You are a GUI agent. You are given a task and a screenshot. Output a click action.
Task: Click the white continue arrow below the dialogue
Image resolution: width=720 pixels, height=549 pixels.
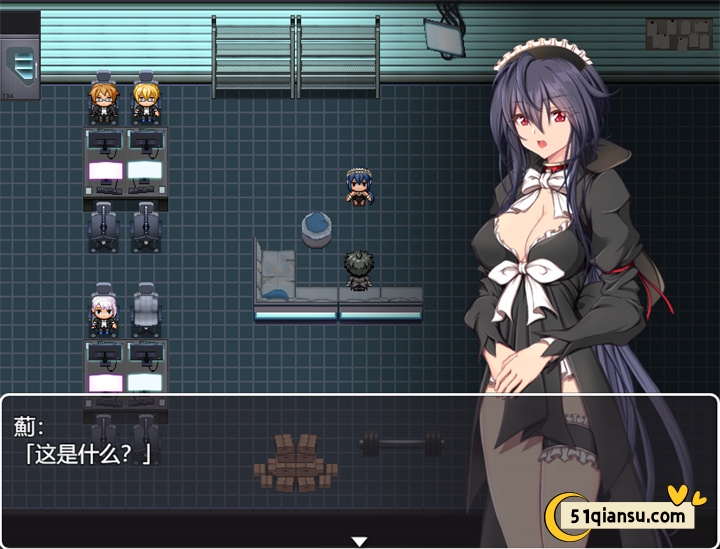point(359,541)
